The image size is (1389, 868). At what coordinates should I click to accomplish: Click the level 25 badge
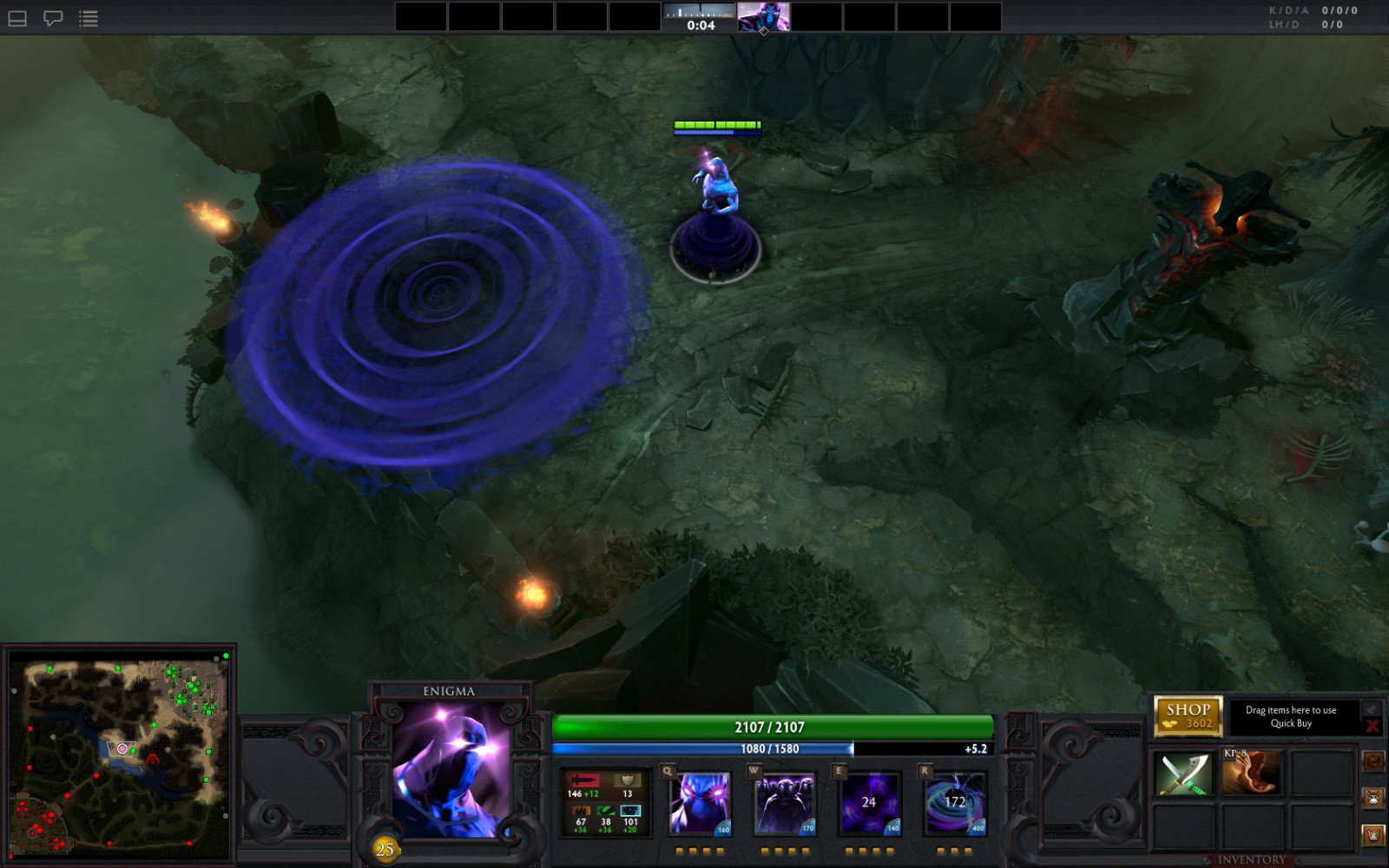[x=385, y=849]
